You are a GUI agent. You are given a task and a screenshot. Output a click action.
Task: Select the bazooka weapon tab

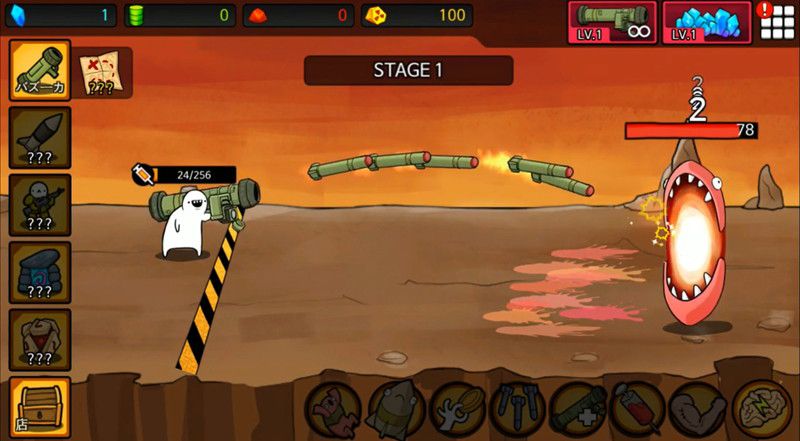[40, 70]
